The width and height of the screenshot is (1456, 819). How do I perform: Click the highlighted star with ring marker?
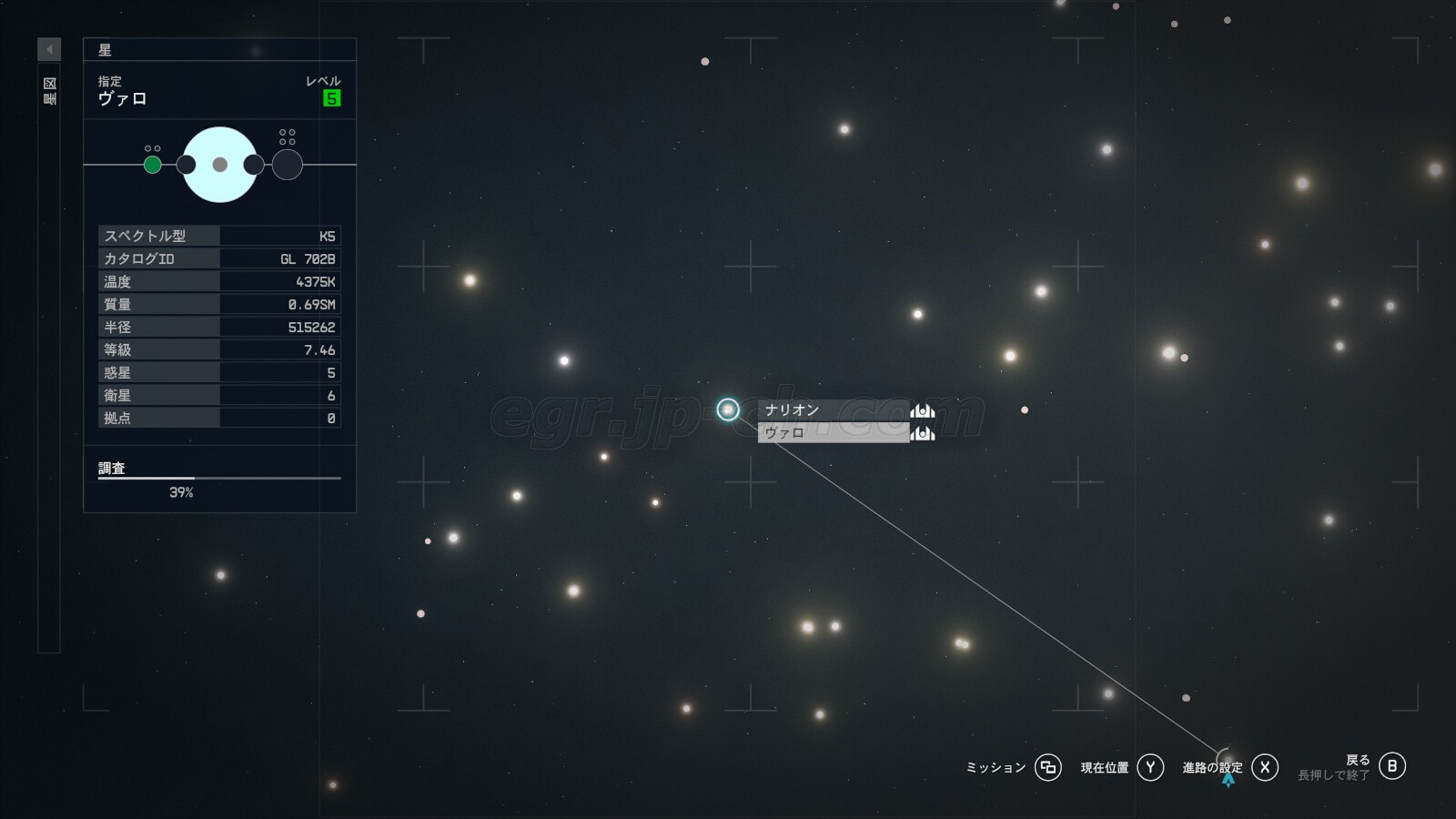[728, 409]
